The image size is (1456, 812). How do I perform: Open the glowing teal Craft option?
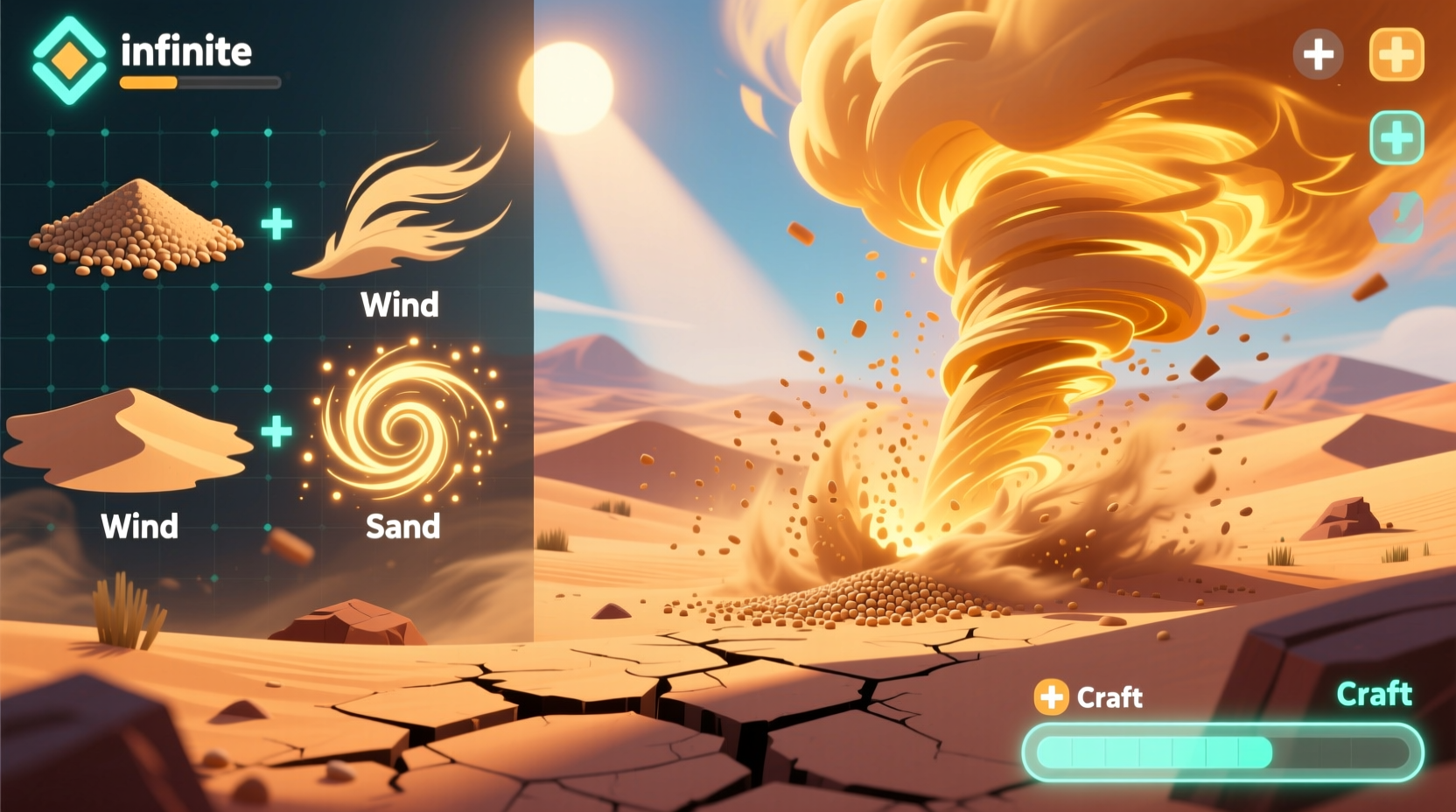click(x=1374, y=694)
